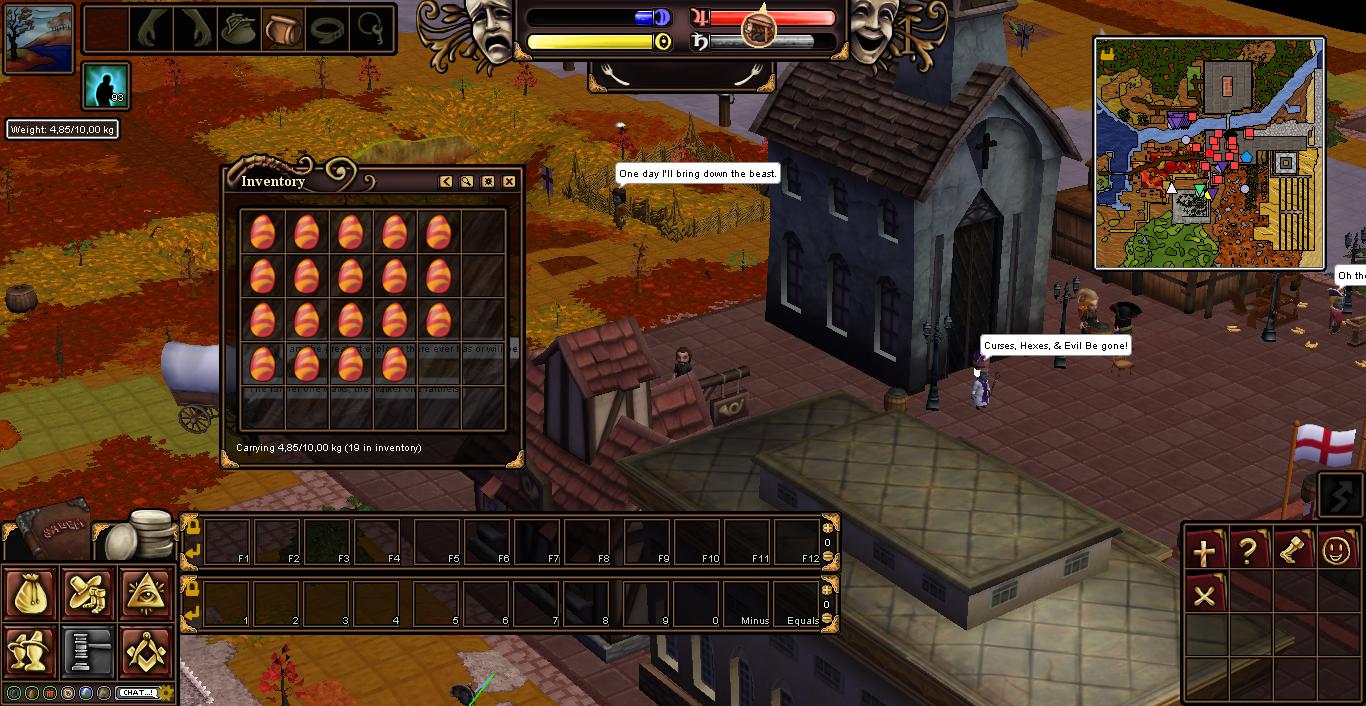
Task: Click the Inventory back arrow button
Action: (446, 181)
